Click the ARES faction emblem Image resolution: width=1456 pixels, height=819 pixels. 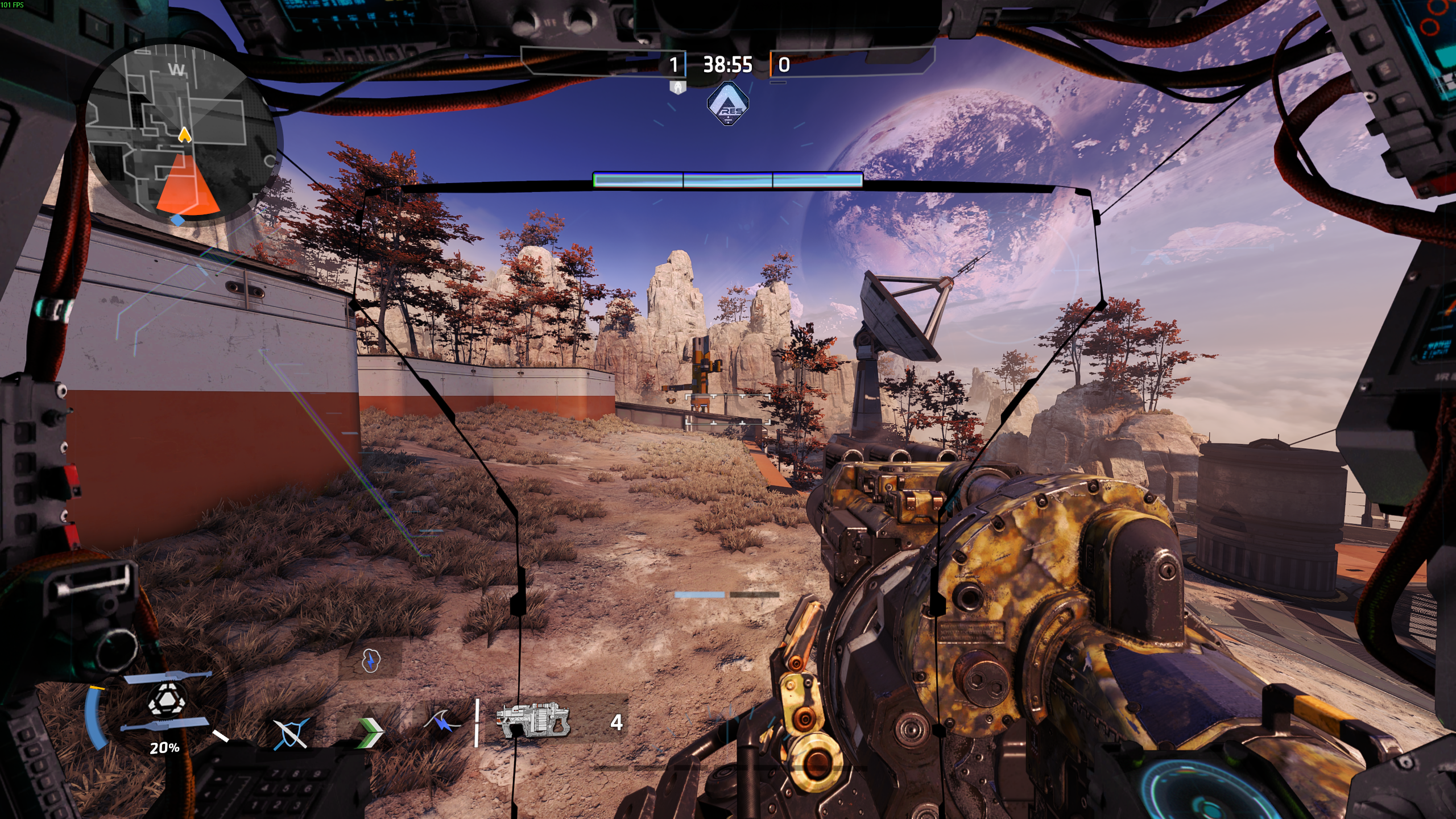pos(727,104)
